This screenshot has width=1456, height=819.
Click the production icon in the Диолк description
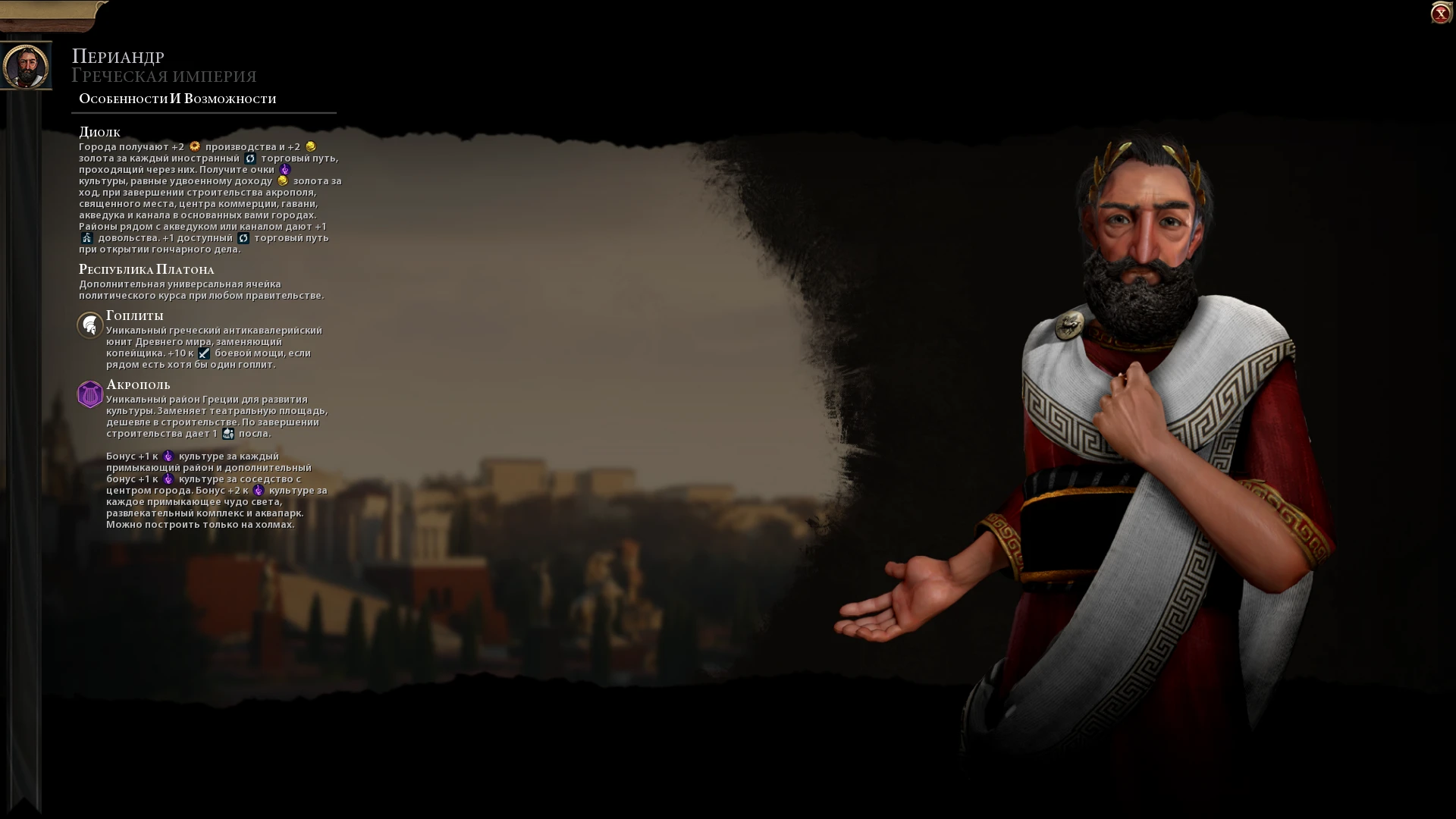click(196, 148)
